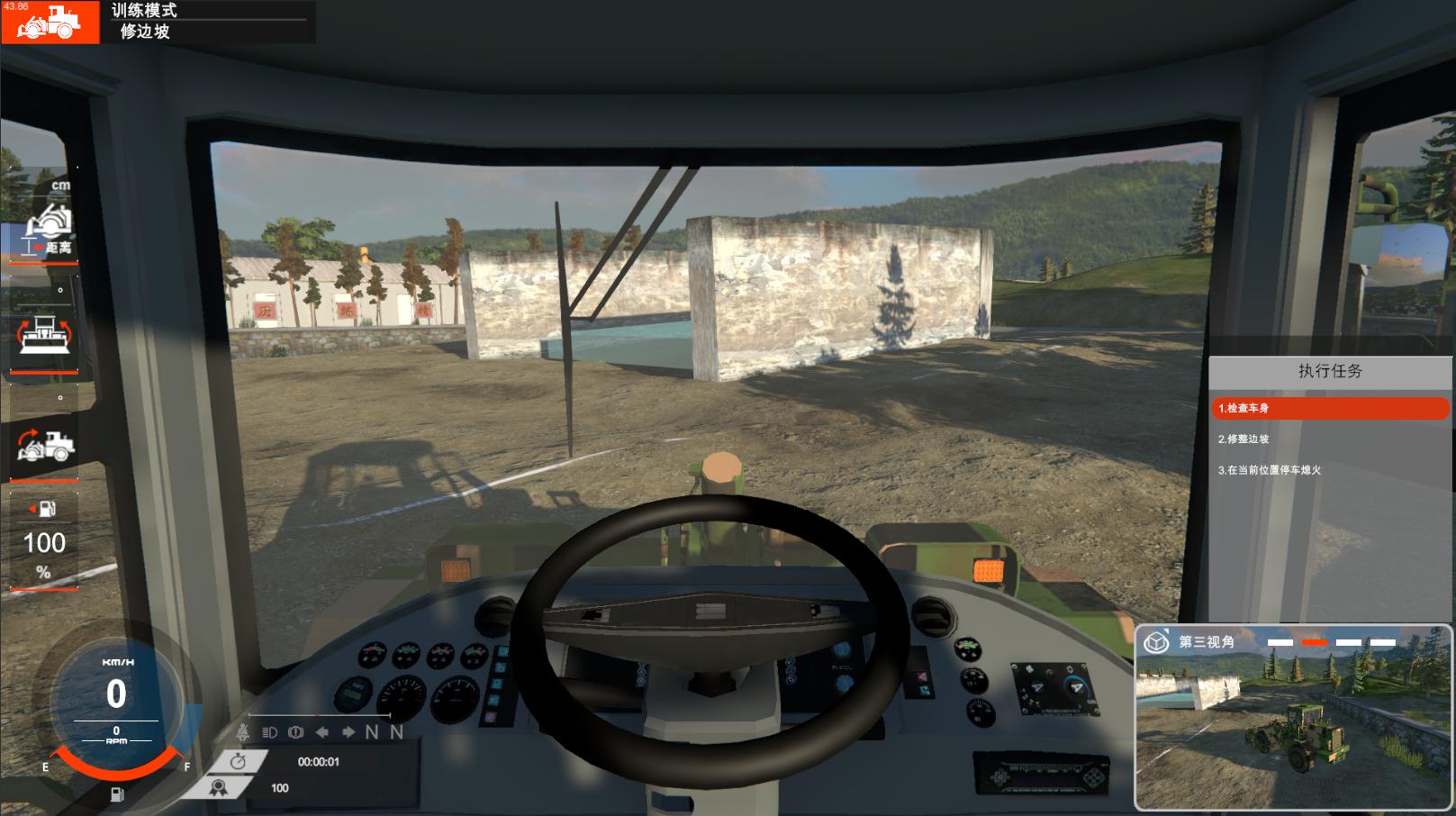Click the stopwatch timer icon
1456x816 pixels.
(x=238, y=762)
